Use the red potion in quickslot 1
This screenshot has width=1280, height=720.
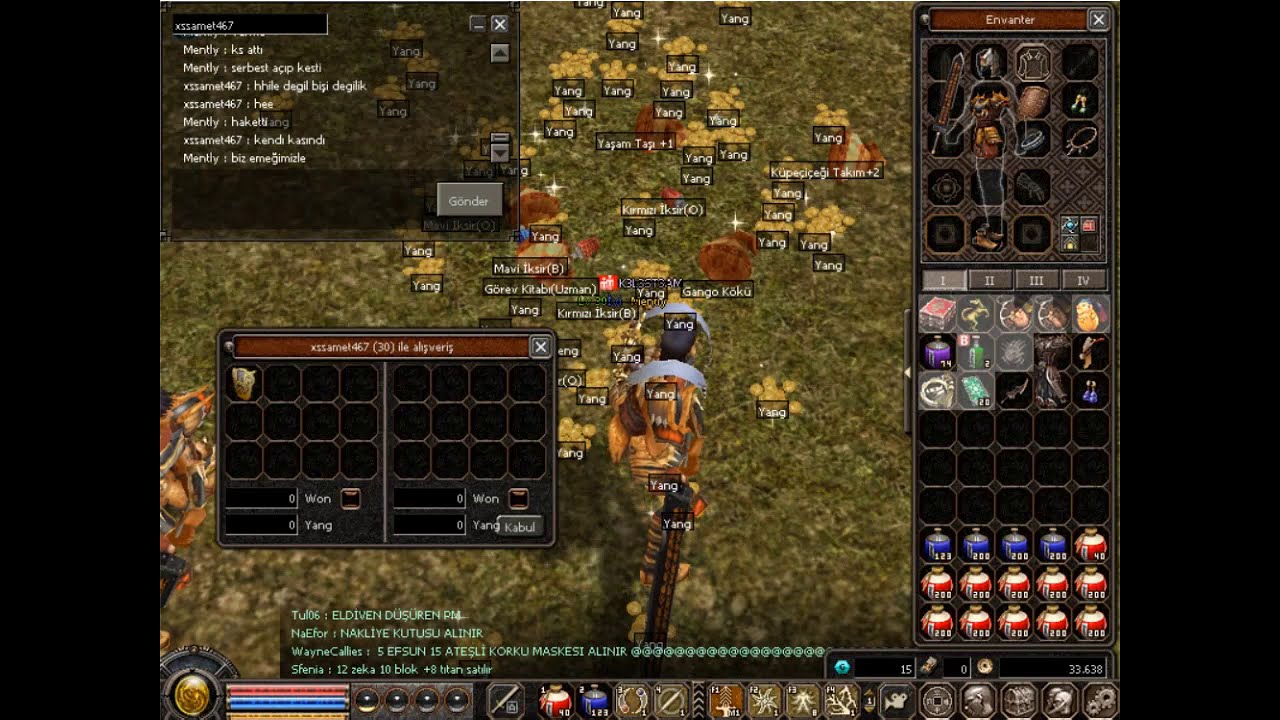[555, 700]
